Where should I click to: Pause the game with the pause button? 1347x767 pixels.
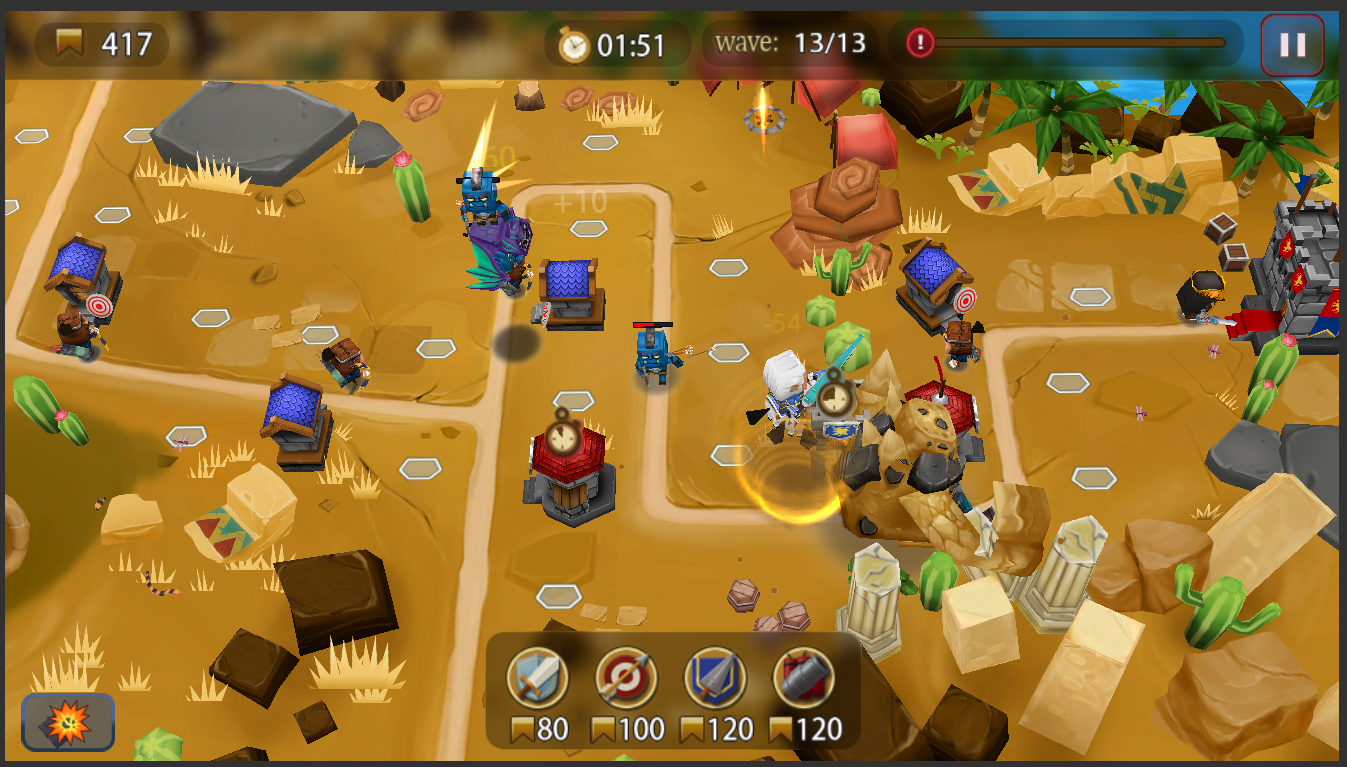[1292, 44]
